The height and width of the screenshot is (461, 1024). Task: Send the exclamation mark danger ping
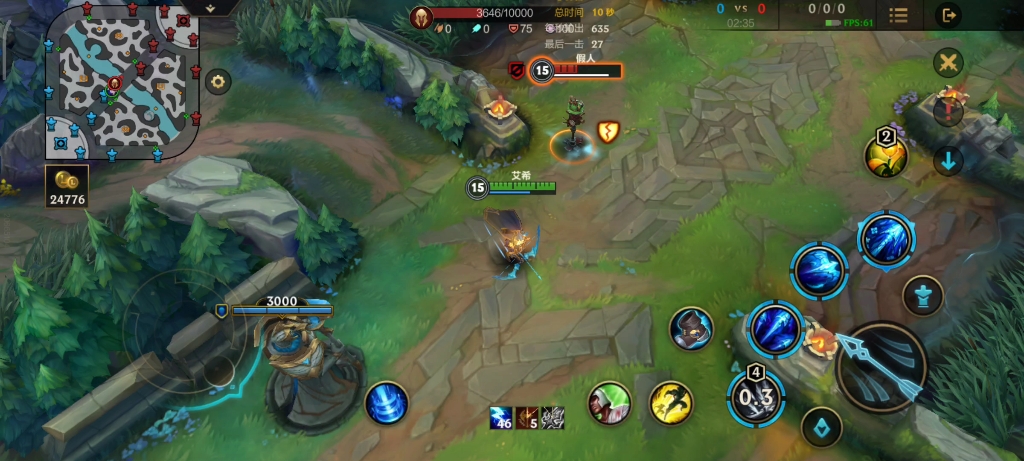point(948,111)
